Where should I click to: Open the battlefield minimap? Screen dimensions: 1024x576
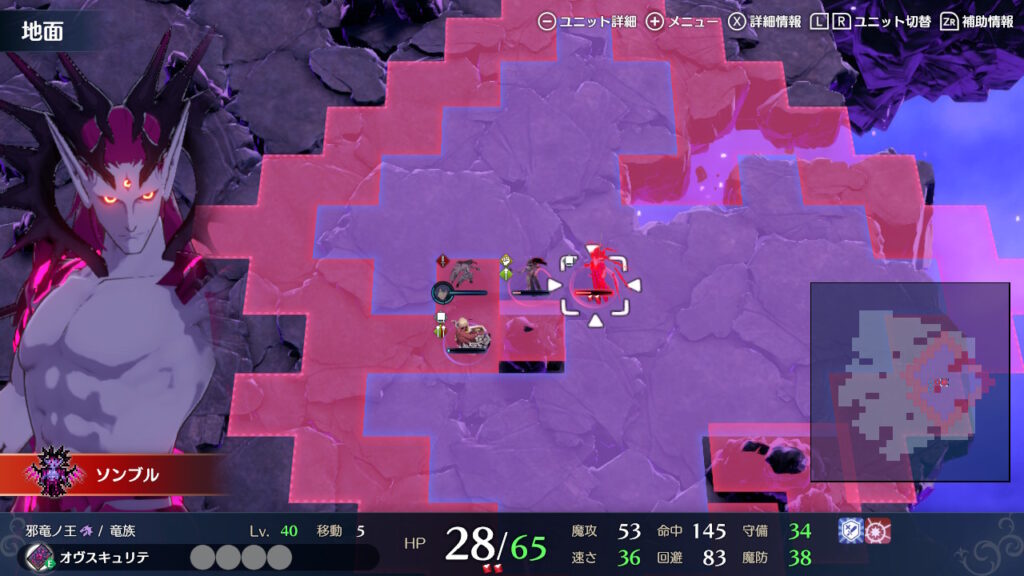click(909, 381)
